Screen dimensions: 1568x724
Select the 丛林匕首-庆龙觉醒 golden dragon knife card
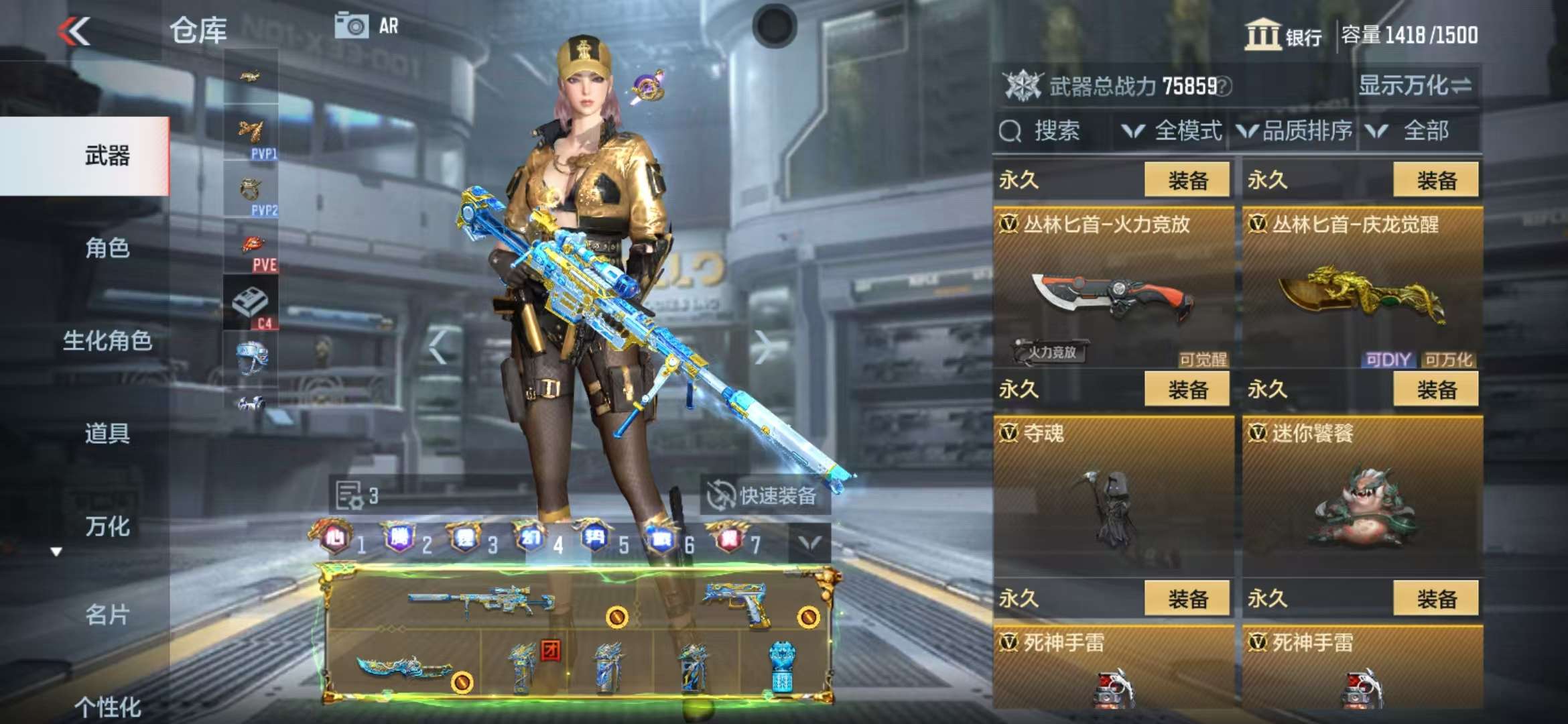click(x=1362, y=288)
